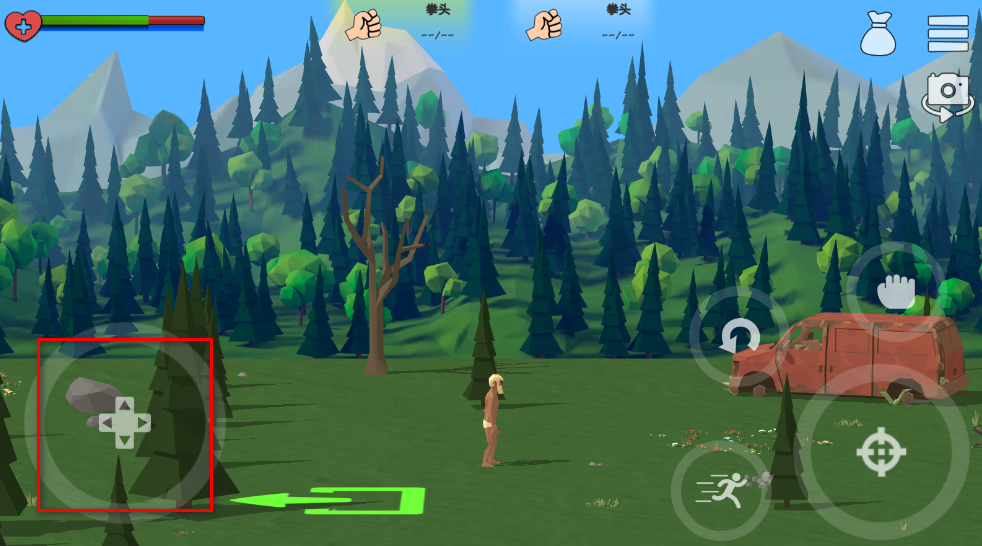Switch the camera view

[x=947, y=96]
